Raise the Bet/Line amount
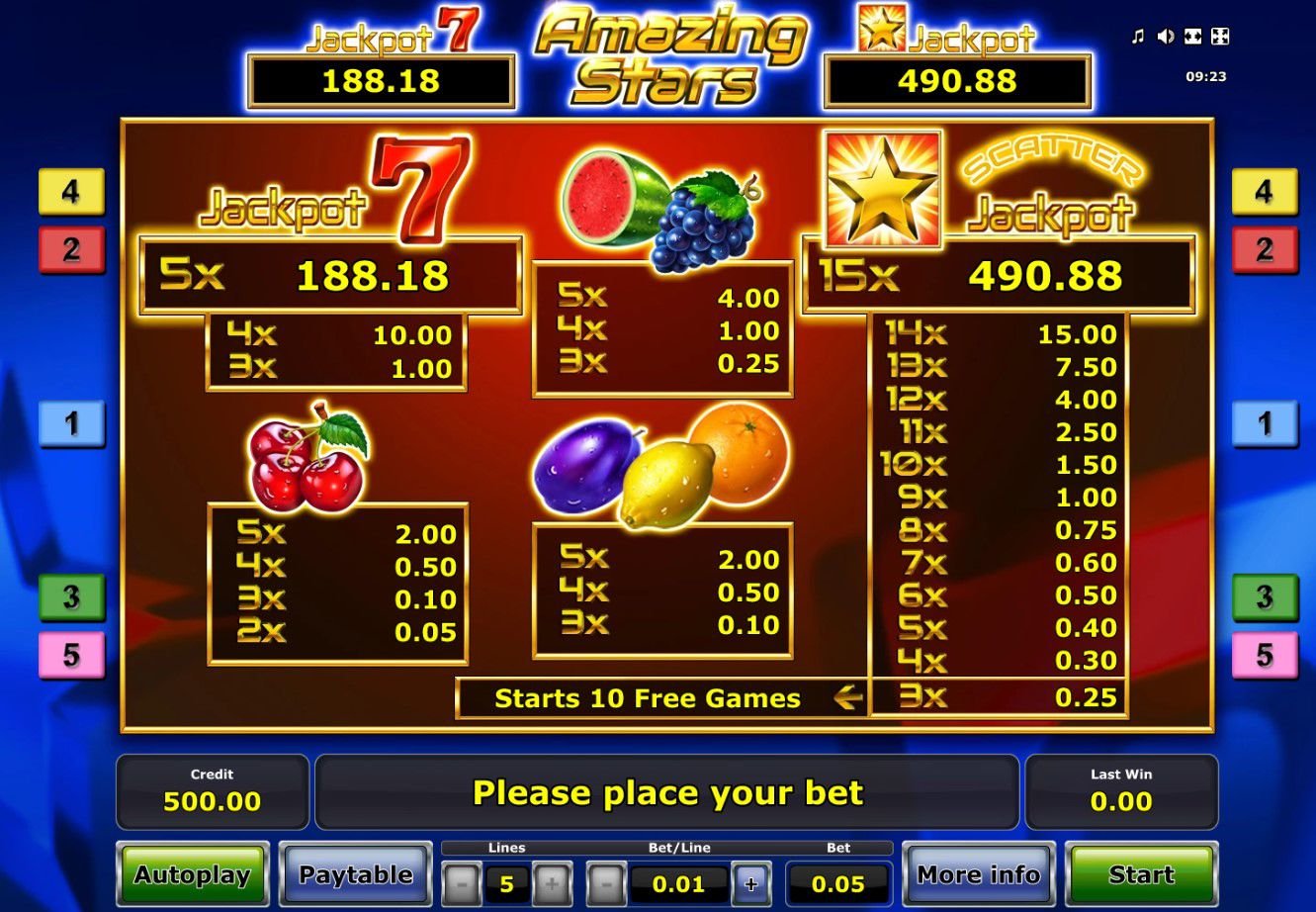Image resolution: width=1316 pixels, height=912 pixels. 750,883
